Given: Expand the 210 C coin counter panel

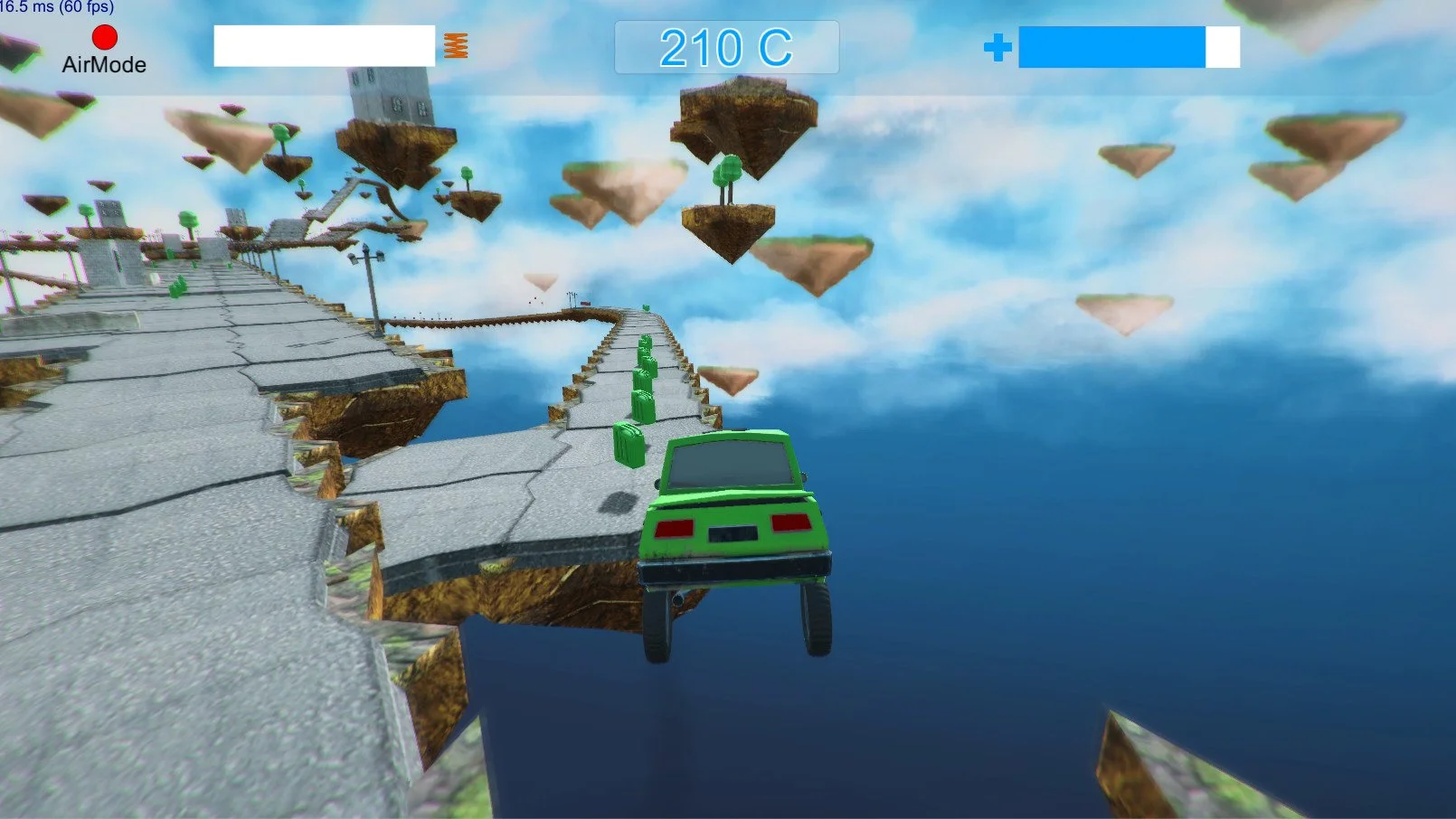Looking at the screenshot, I should coord(728,46).
